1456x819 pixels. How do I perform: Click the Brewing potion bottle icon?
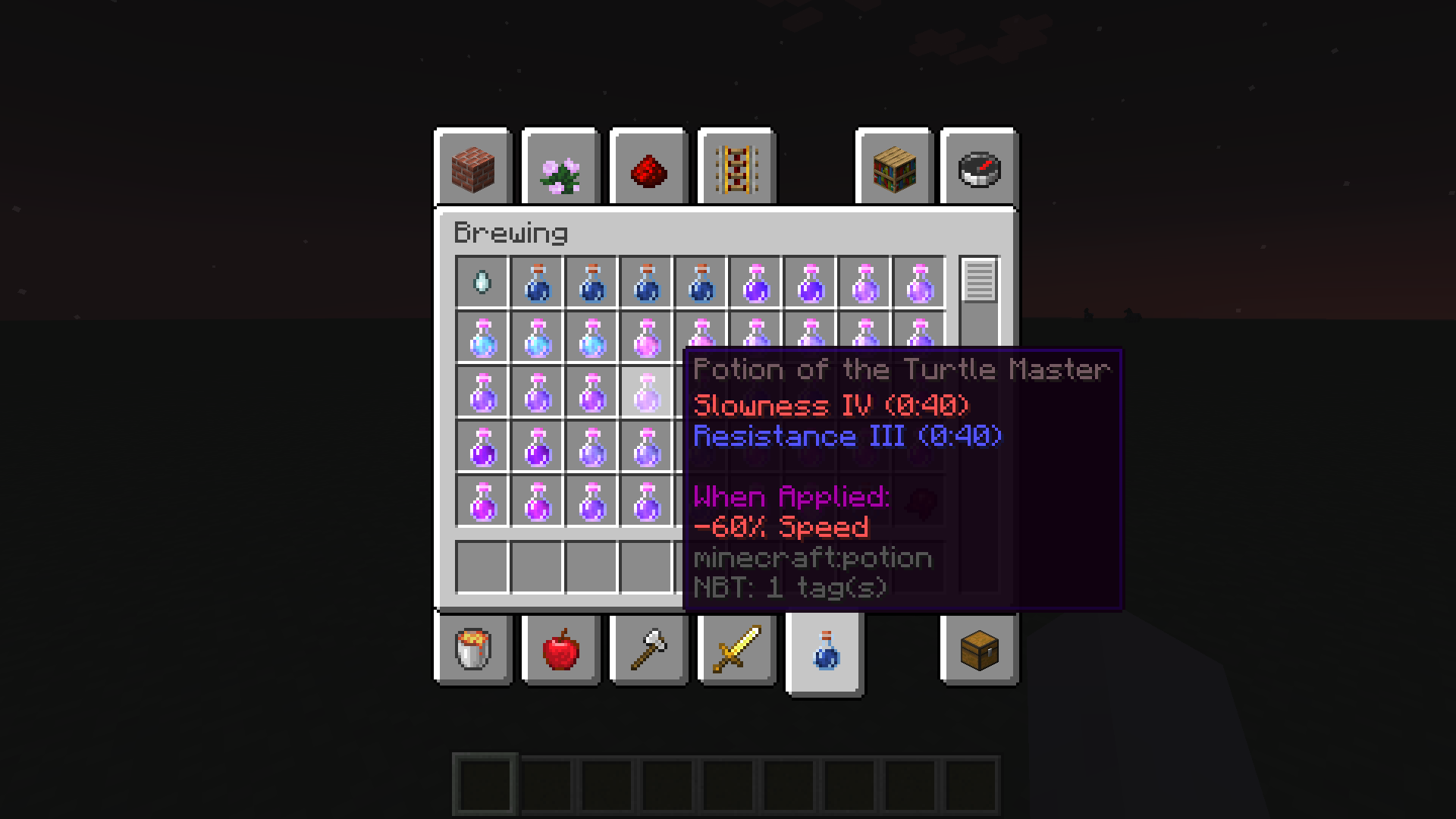coord(824,651)
